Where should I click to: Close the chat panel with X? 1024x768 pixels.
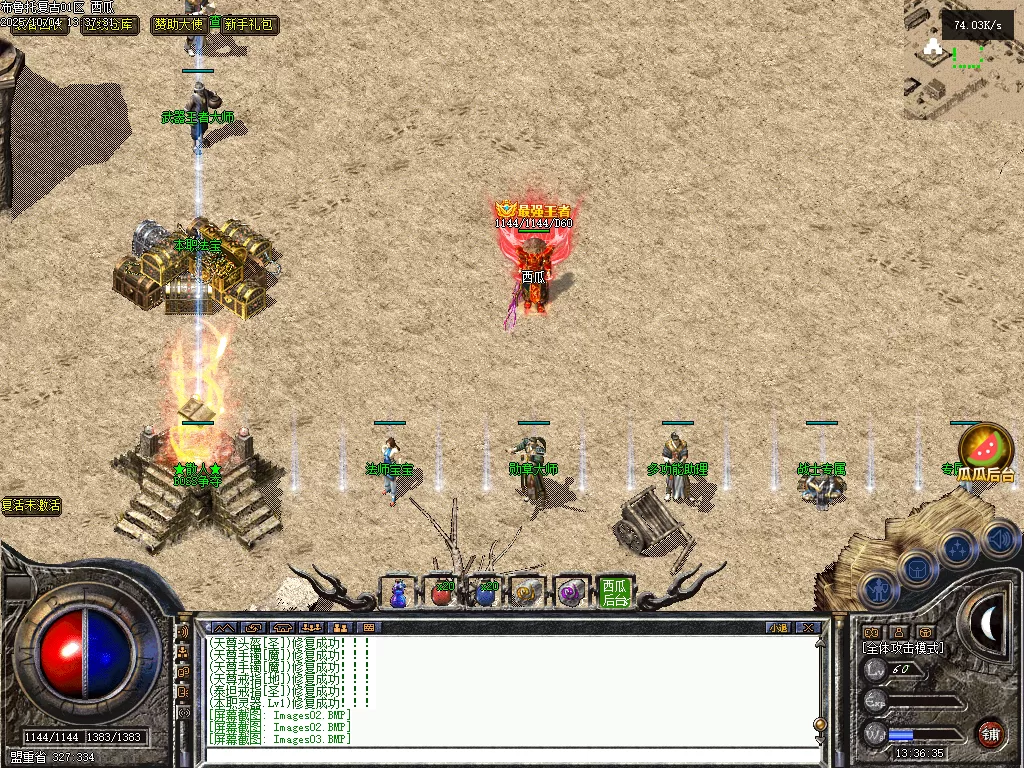[808, 628]
